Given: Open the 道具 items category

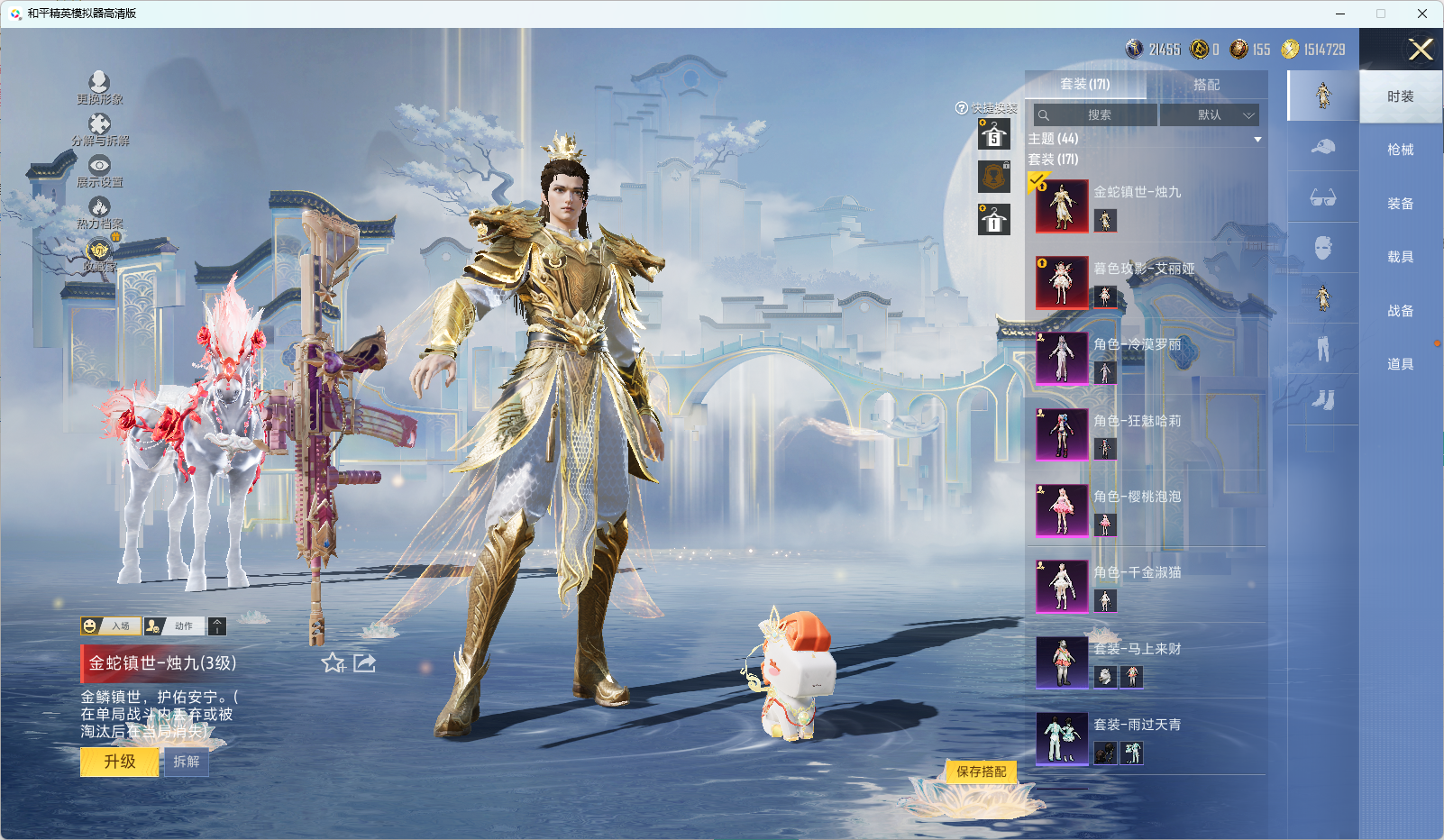Looking at the screenshot, I should (x=1400, y=364).
